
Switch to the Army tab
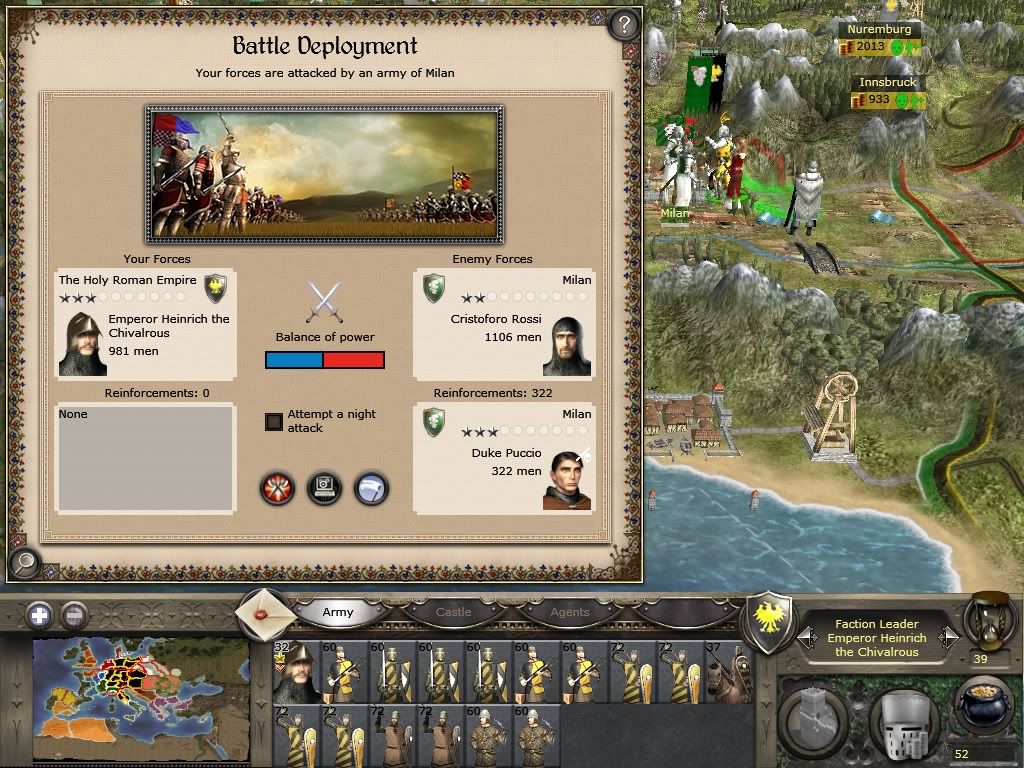pos(338,612)
